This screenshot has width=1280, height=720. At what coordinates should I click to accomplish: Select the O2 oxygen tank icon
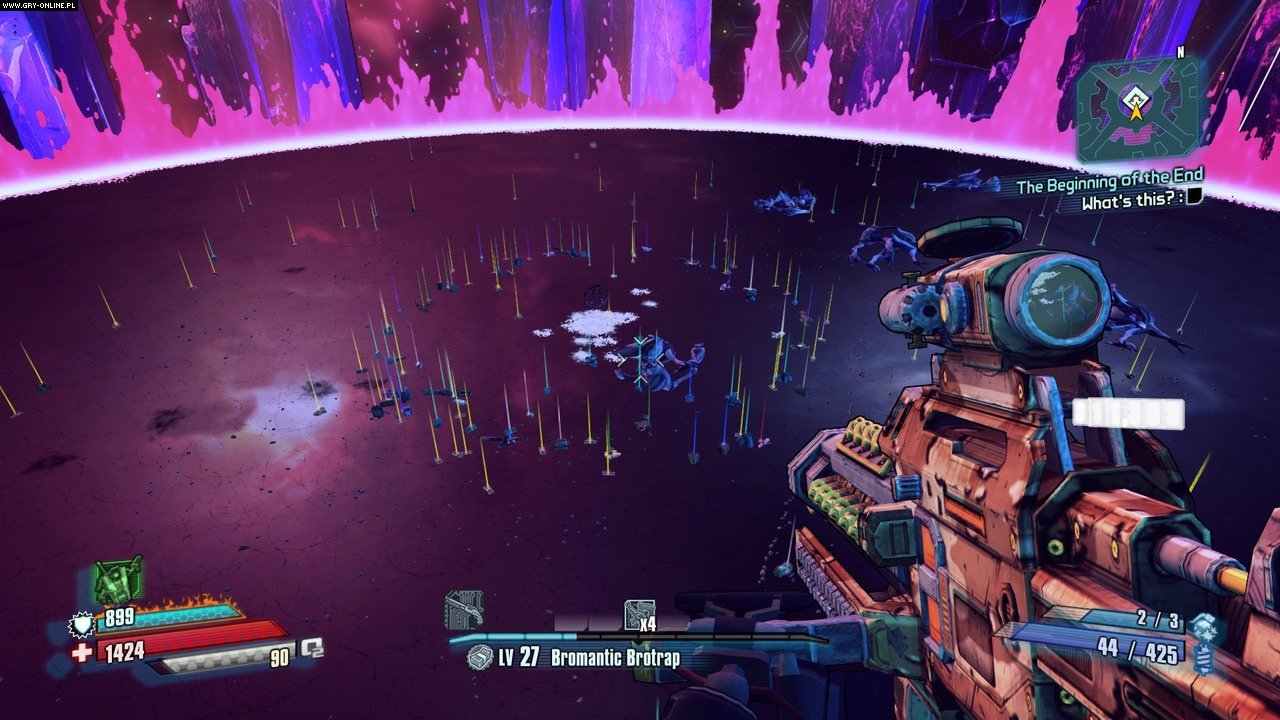[x=311, y=648]
